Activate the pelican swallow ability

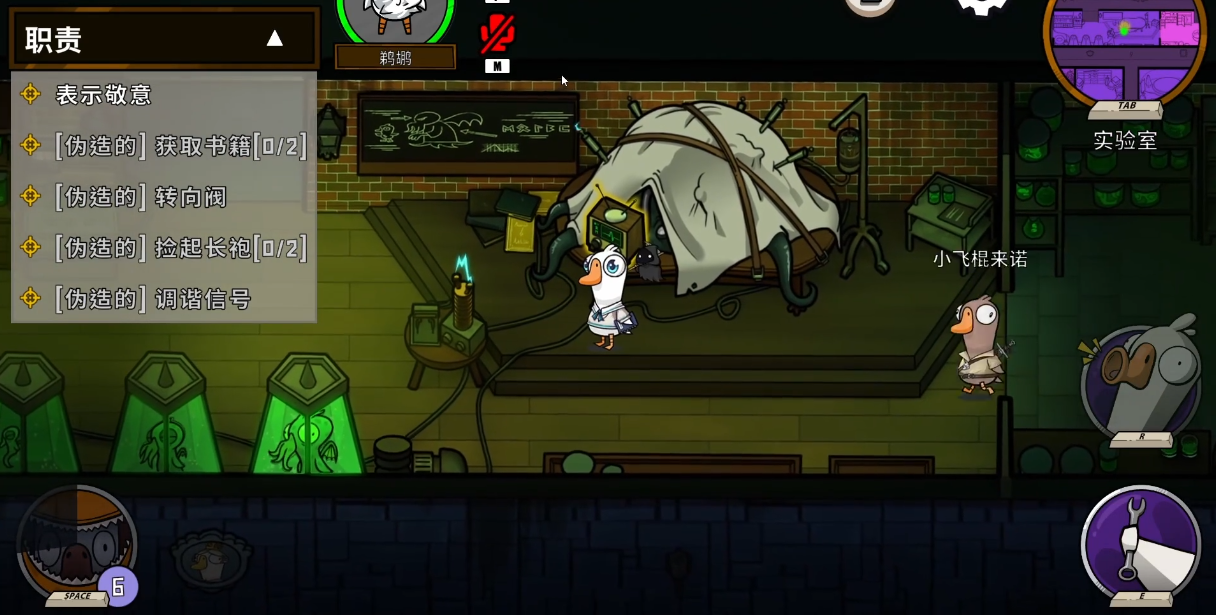[x=76, y=545]
